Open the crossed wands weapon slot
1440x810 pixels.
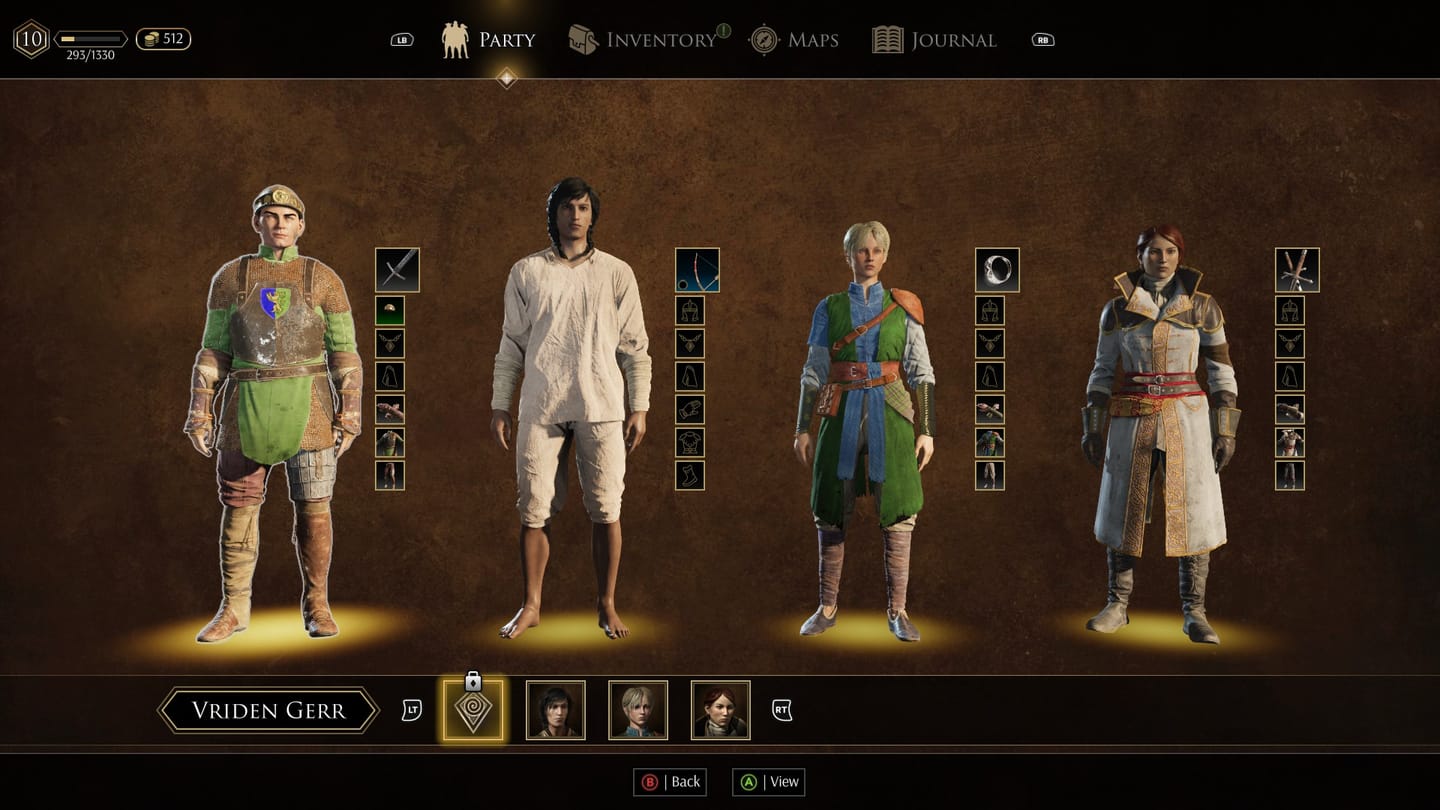[1297, 270]
